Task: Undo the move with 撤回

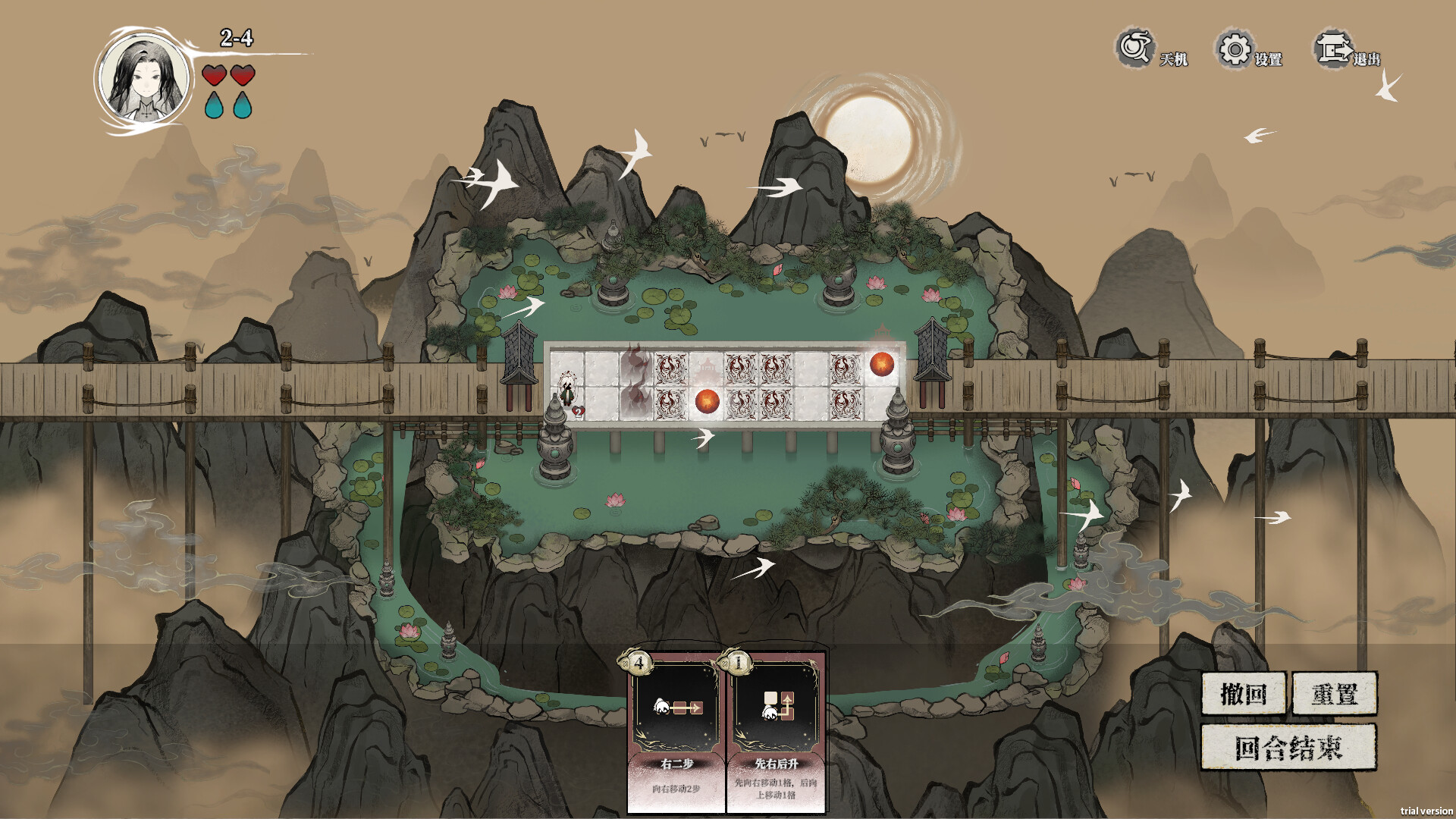Action: (x=1244, y=693)
